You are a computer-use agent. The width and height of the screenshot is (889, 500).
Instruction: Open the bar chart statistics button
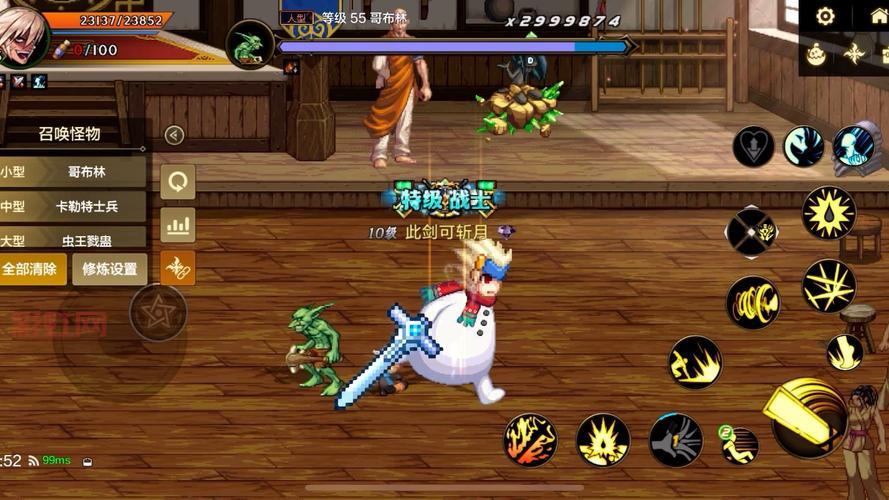click(x=178, y=226)
